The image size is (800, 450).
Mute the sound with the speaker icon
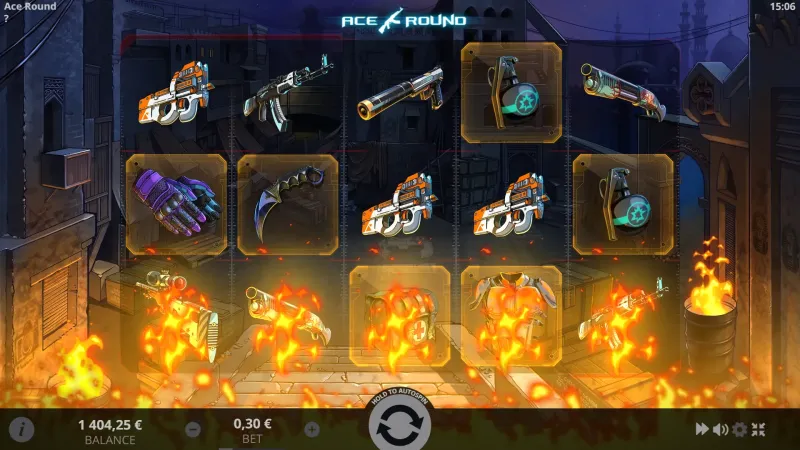point(720,429)
